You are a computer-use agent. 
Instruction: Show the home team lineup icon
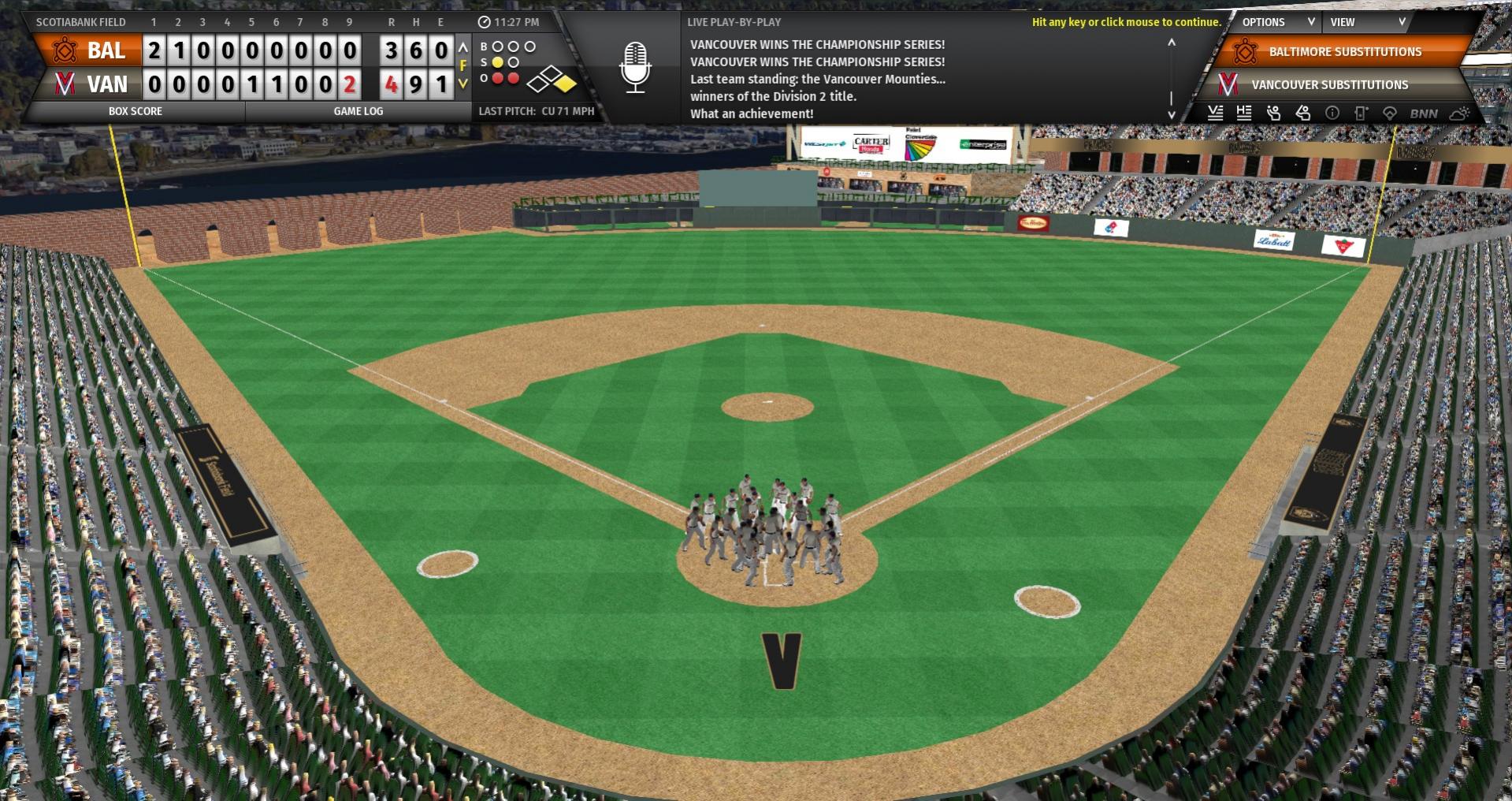tap(1244, 114)
